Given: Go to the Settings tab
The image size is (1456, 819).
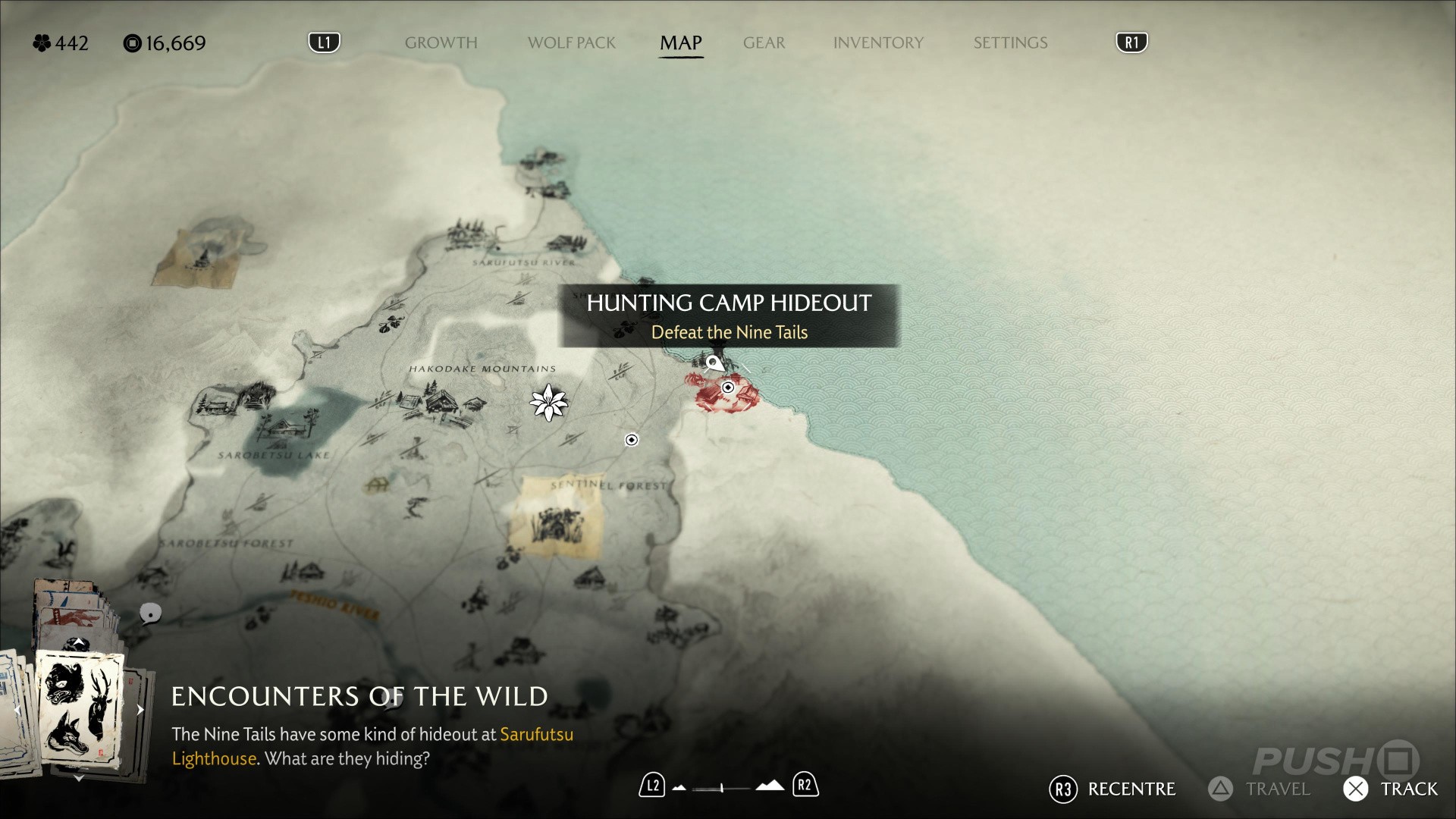Looking at the screenshot, I should tap(1010, 43).
